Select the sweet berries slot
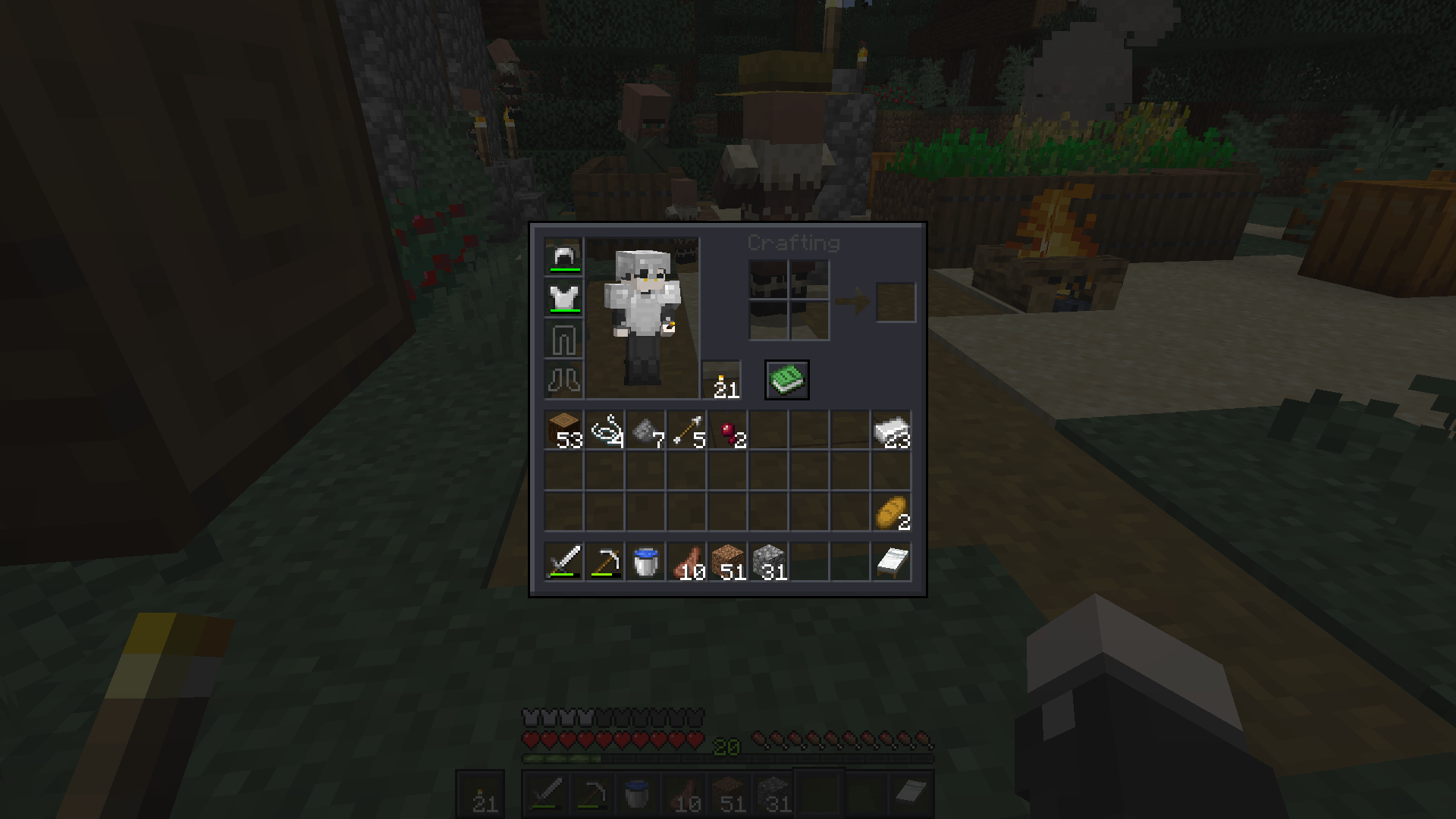Screen dimensions: 1456x819 [x=728, y=431]
